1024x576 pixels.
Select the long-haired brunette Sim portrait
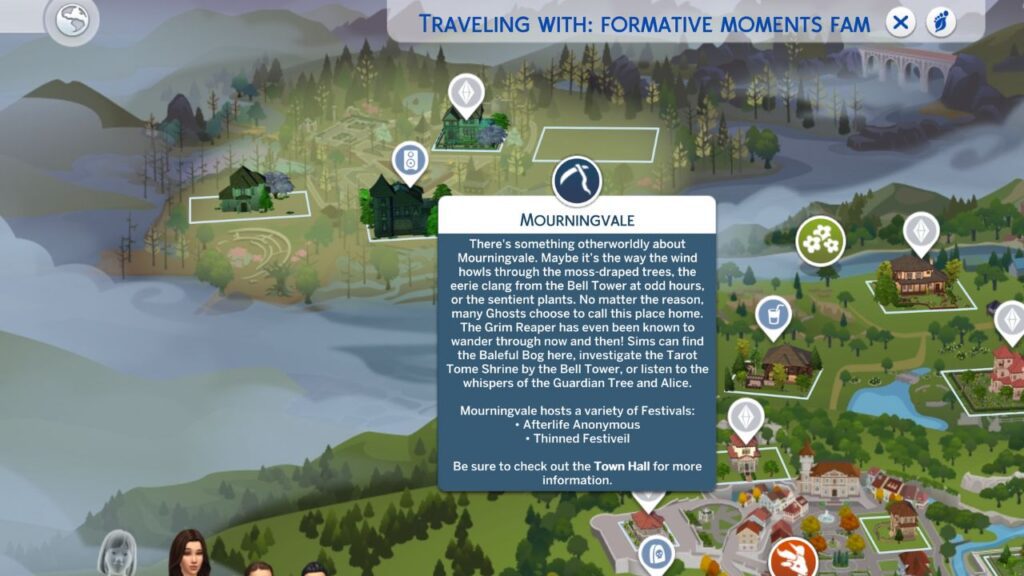(189, 555)
